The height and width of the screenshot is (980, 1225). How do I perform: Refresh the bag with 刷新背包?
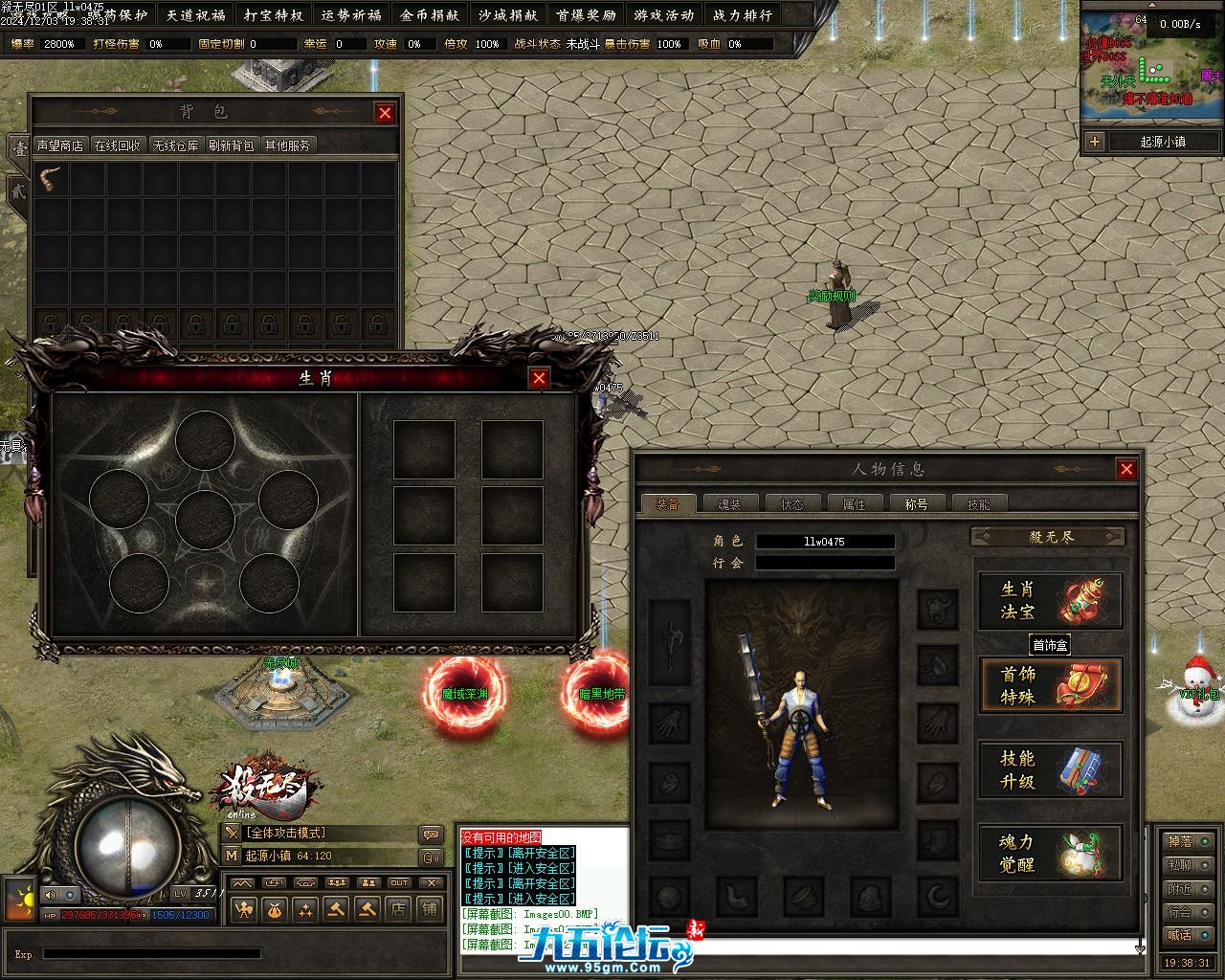tap(231, 145)
